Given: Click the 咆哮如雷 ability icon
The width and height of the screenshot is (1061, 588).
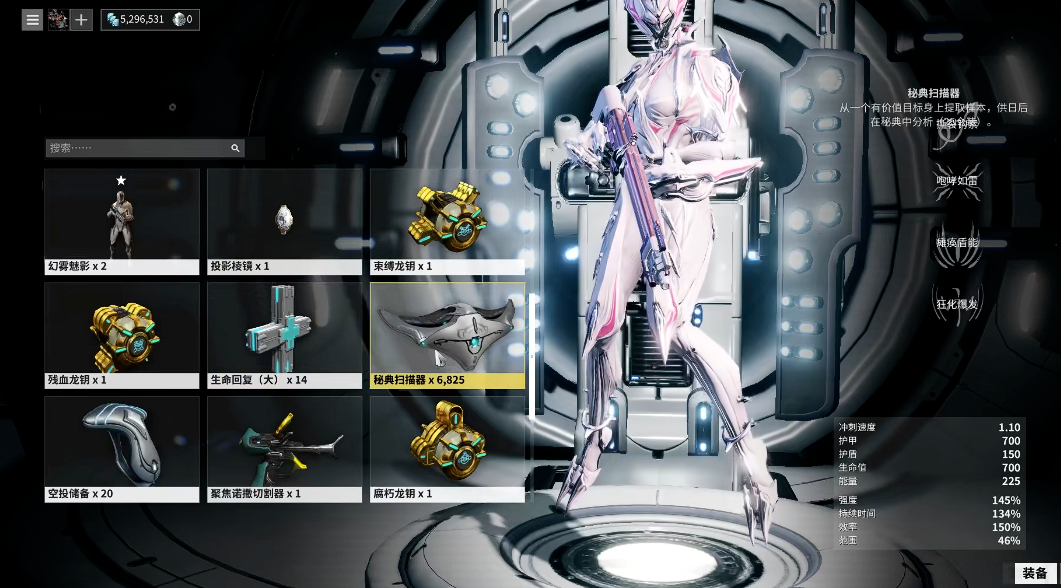Looking at the screenshot, I should pos(956,181).
